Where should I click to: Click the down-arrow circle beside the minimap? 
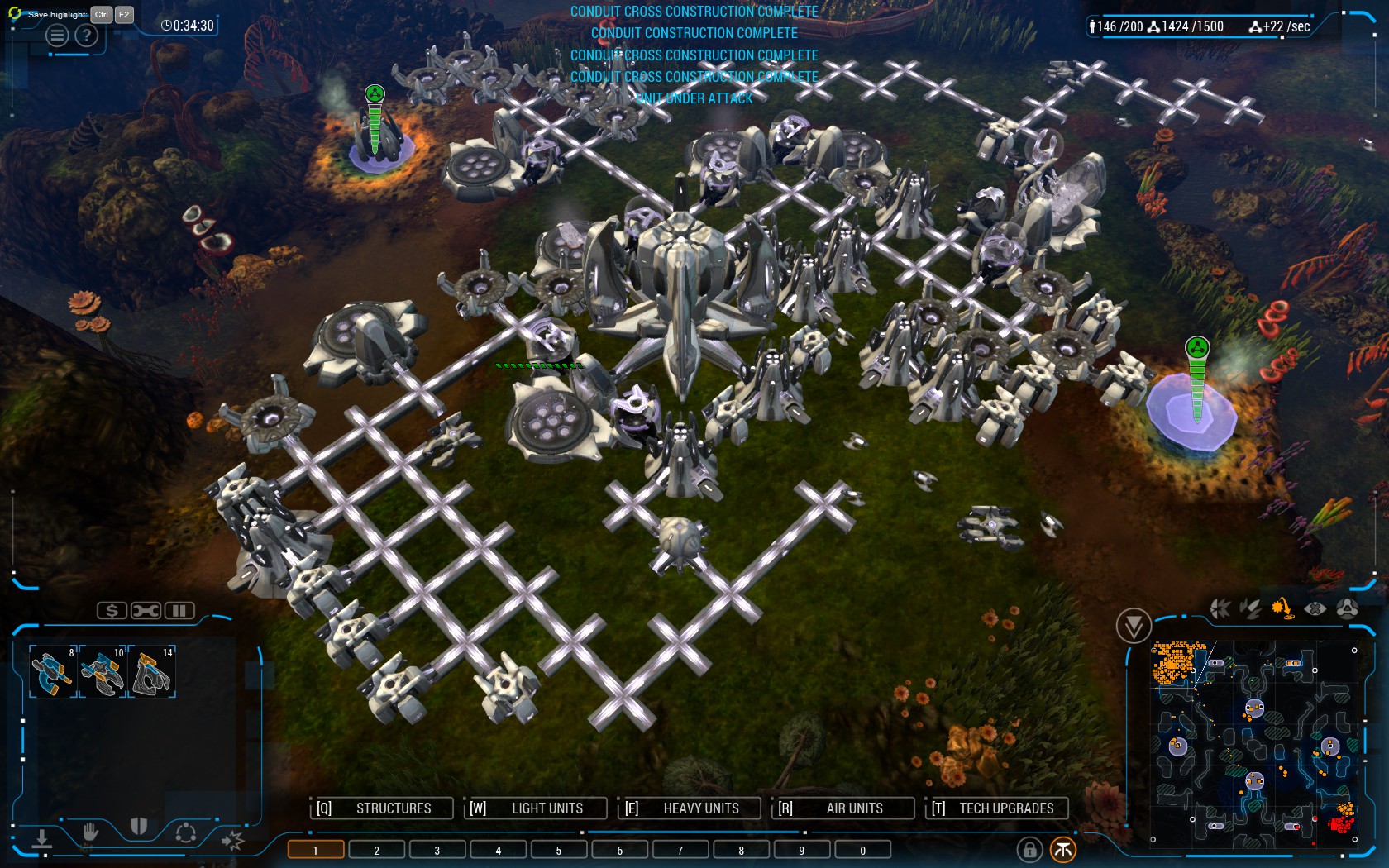(x=1134, y=626)
